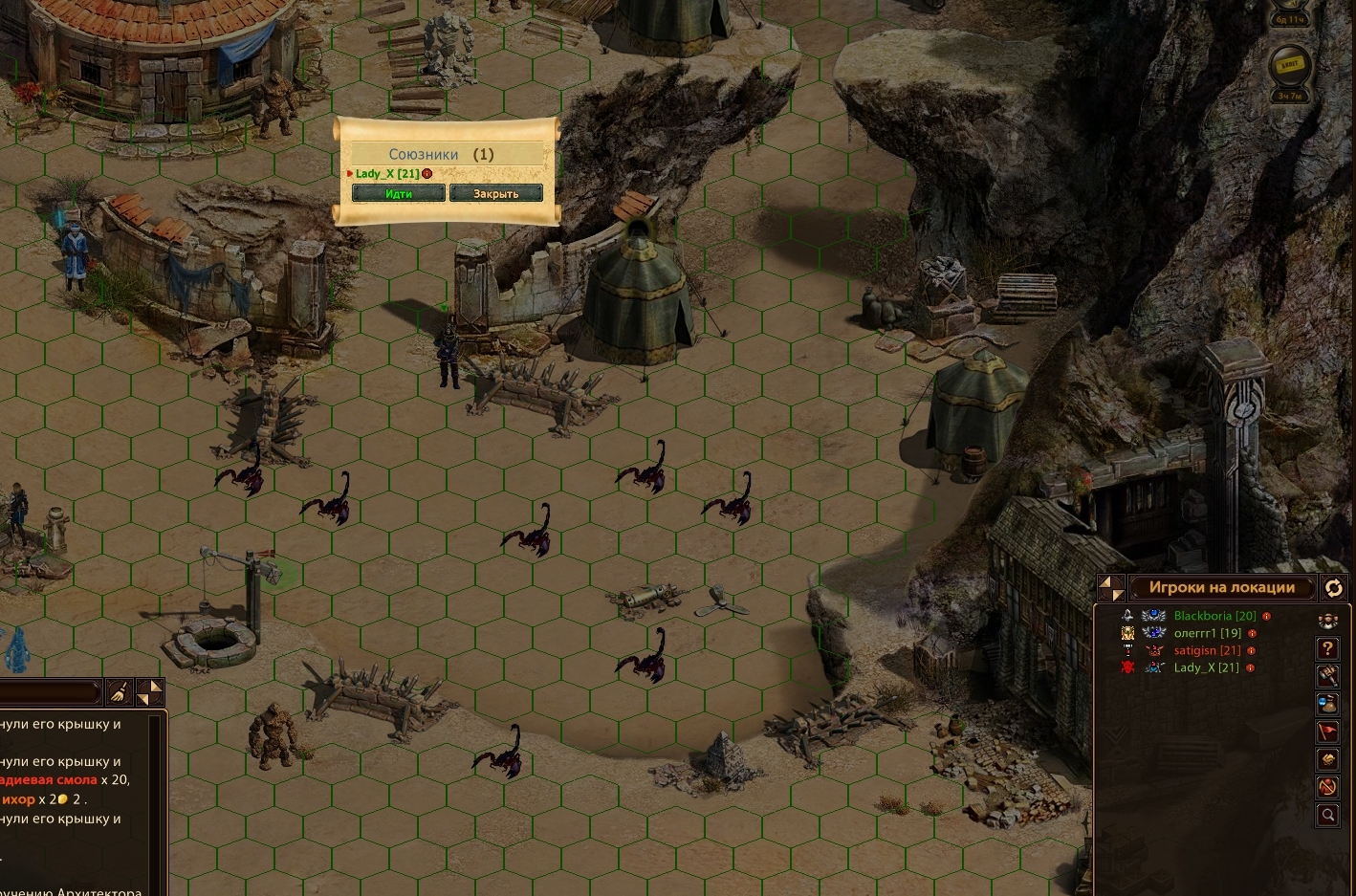Select satigisn [21] in the player list
Image resolution: width=1356 pixels, height=896 pixels.
click(1207, 650)
